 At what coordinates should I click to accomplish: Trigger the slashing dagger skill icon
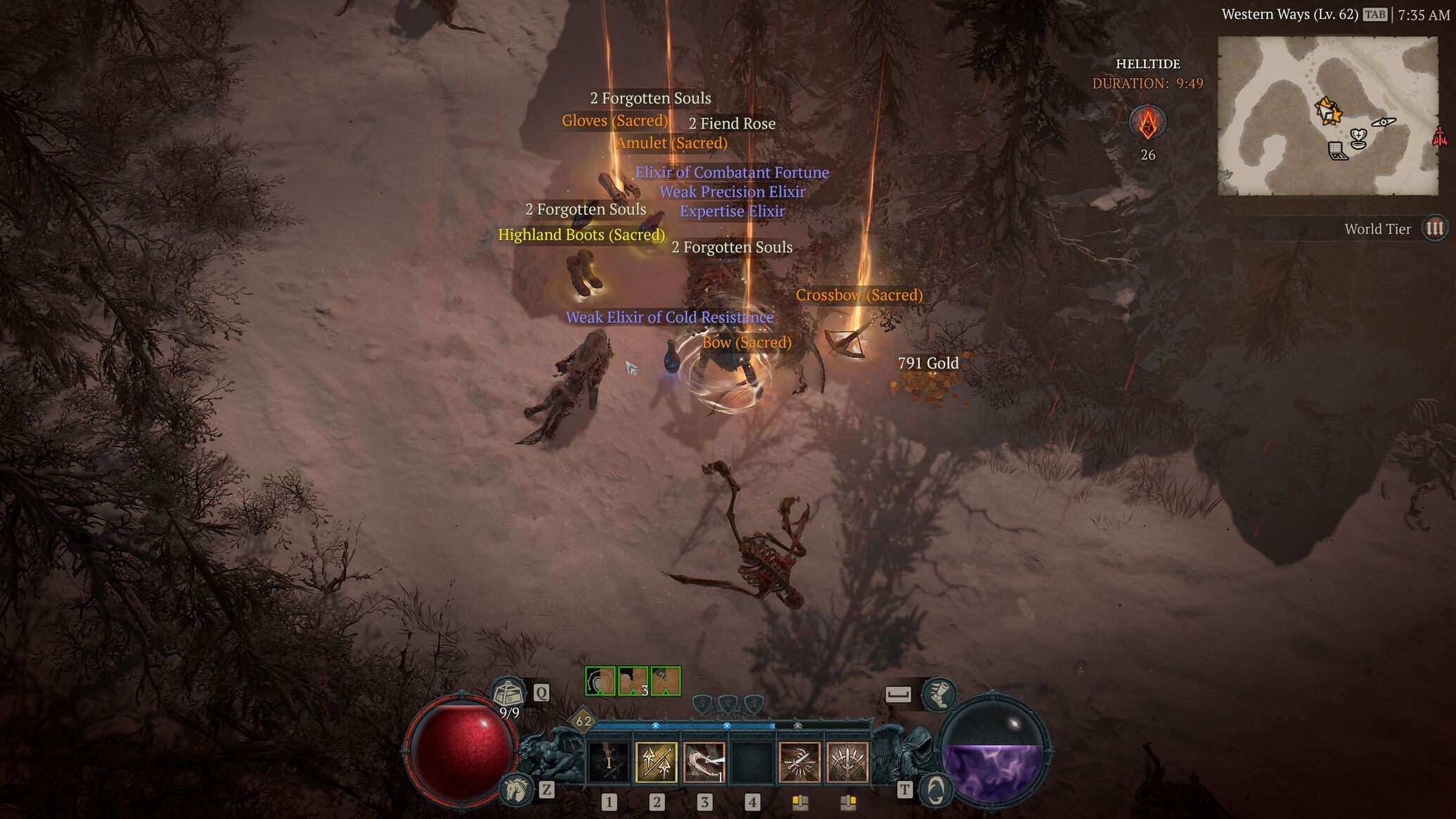coord(800,763)
